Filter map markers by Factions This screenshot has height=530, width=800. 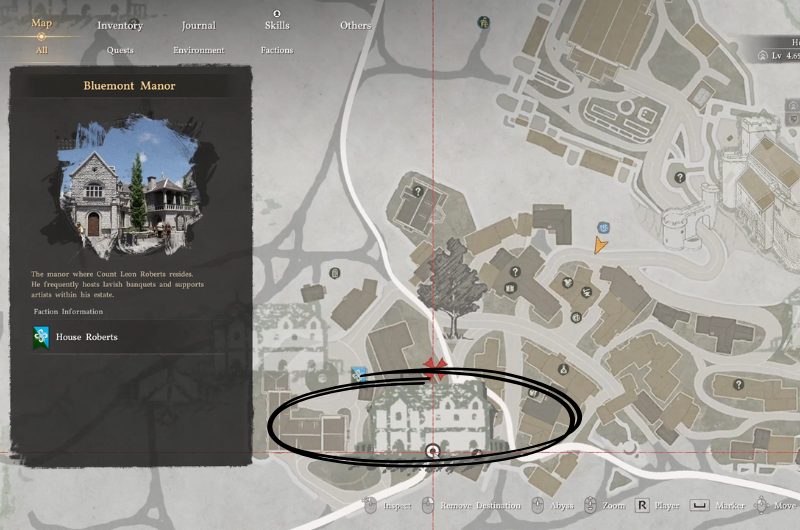(277, 50)
